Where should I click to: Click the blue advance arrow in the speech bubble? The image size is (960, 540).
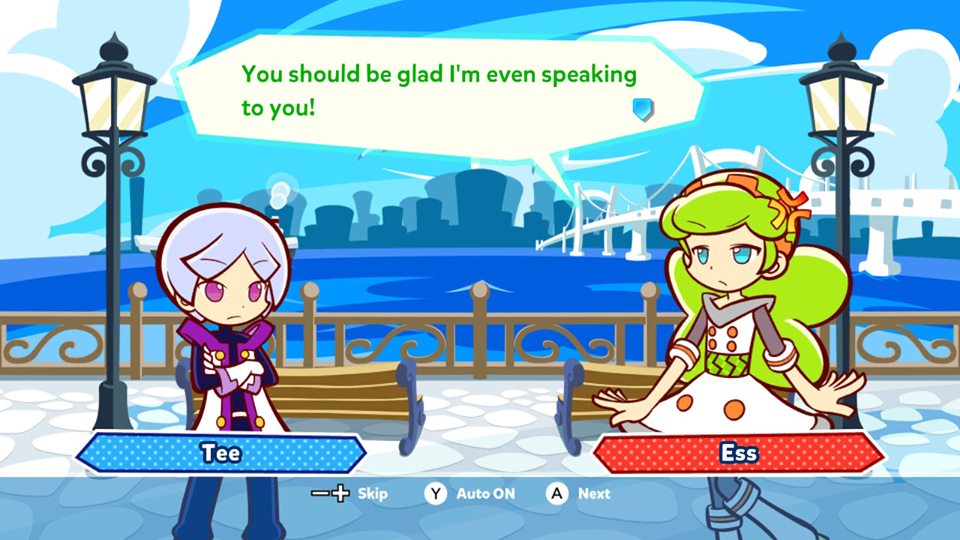643,107
